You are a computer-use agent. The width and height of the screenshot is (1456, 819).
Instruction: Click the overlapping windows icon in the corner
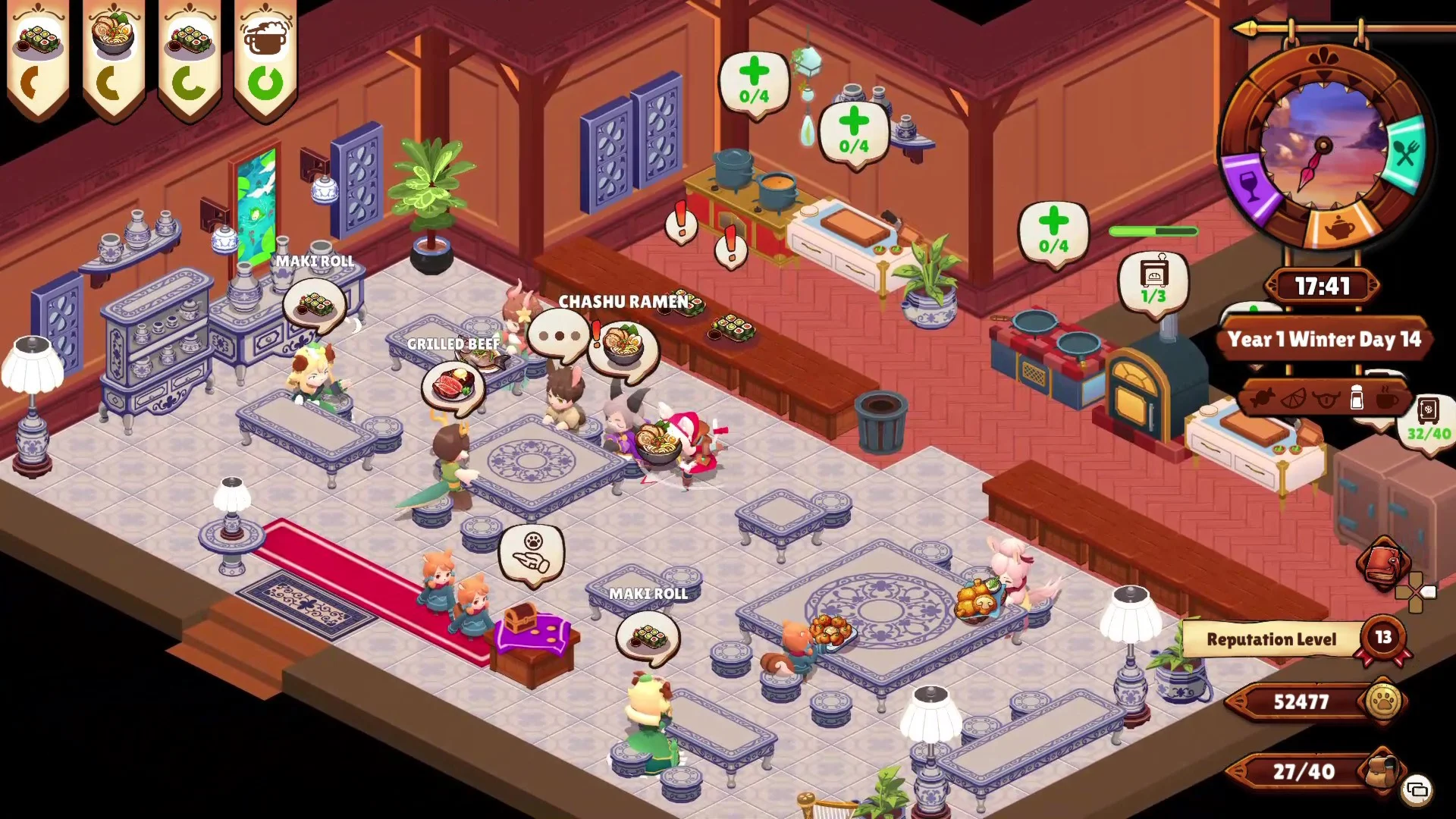1417,790
